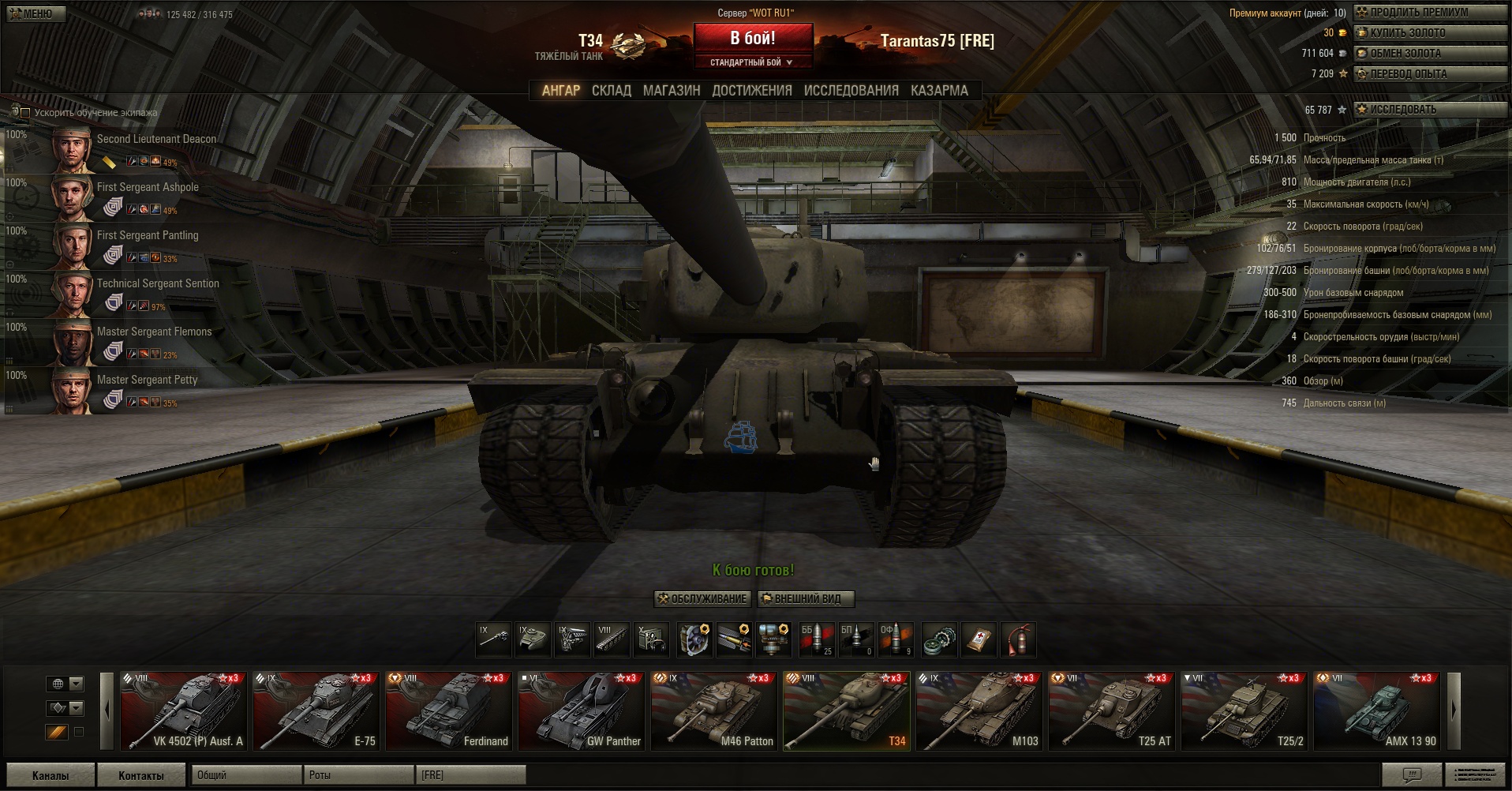Click the ПЕРЕВОД ОПЫТА button
The width and height of the screenshot is (1512, 791).
[x=1430, y=74]
